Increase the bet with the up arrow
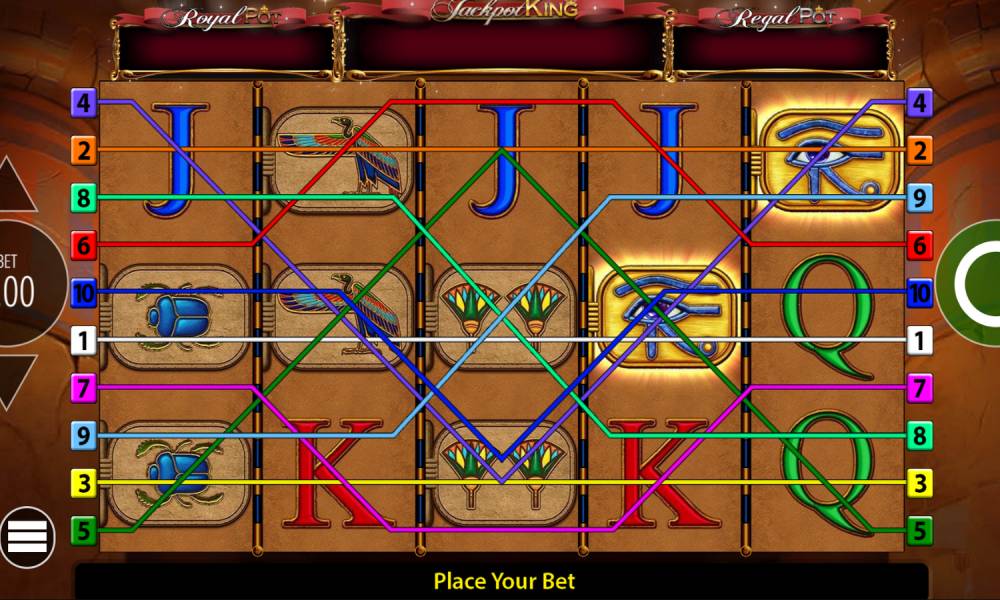Screen dimensions: 1000x600 pos(17,185)
